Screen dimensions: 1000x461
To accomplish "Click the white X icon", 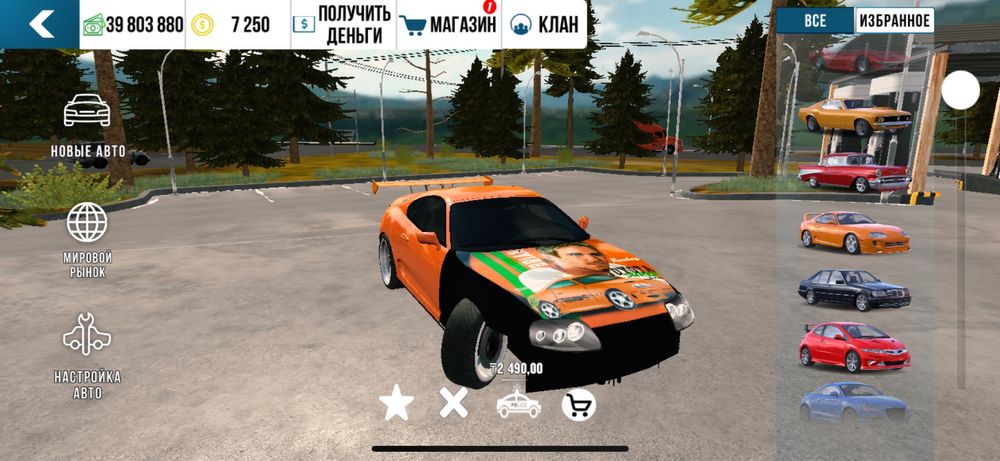I will [454, 403].
